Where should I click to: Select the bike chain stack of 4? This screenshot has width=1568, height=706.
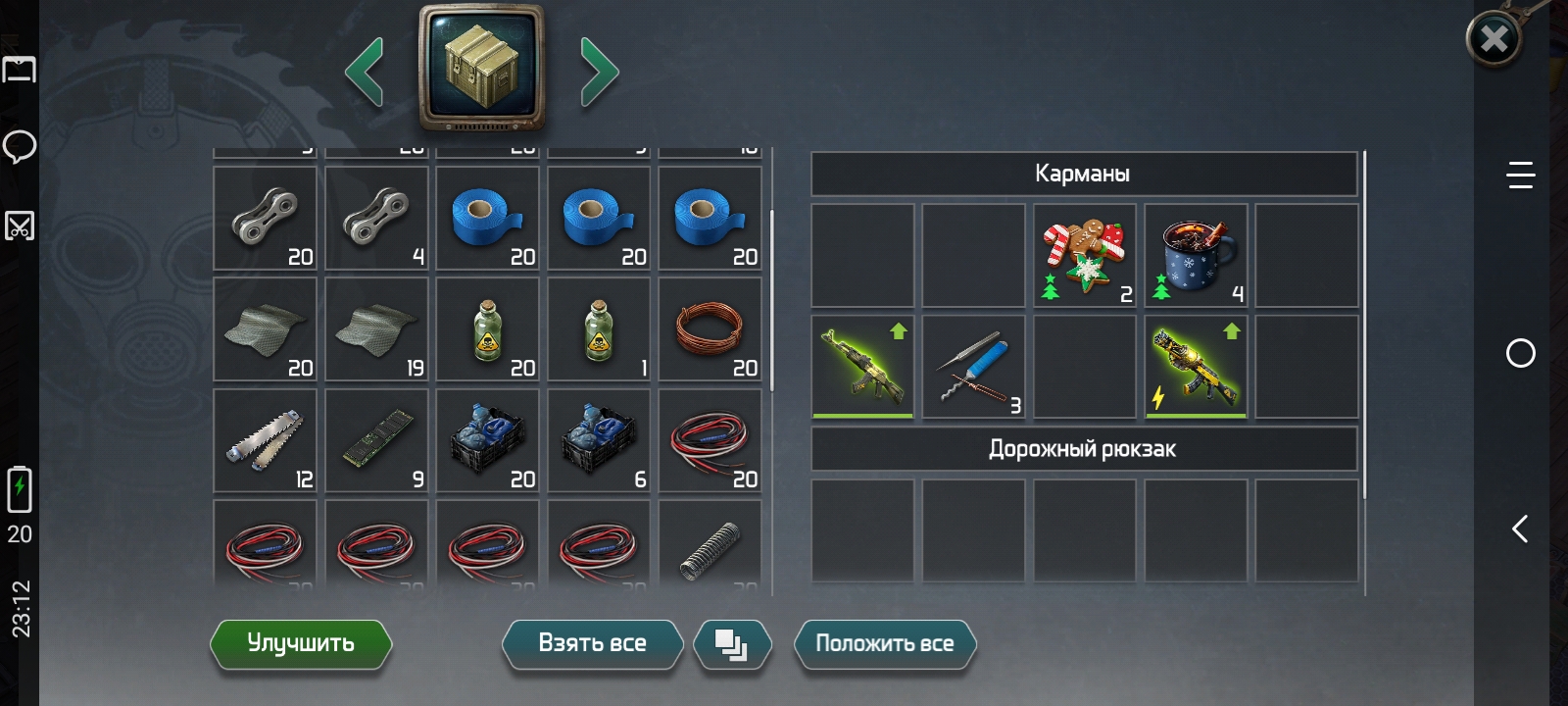[x=376, y=218]
